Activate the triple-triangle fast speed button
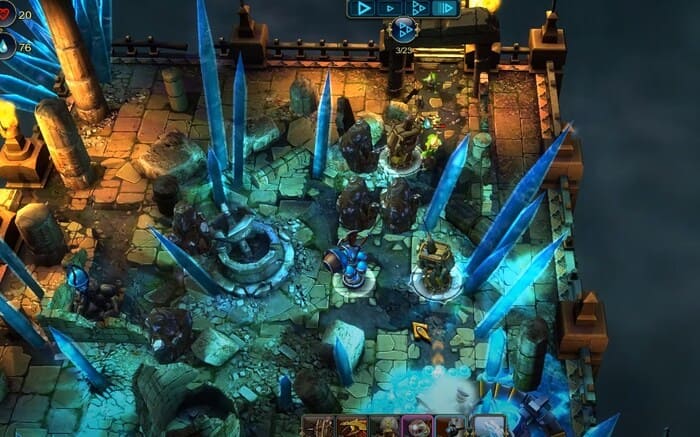The width and height of the screenshot is (700, 437). point(418,8)
